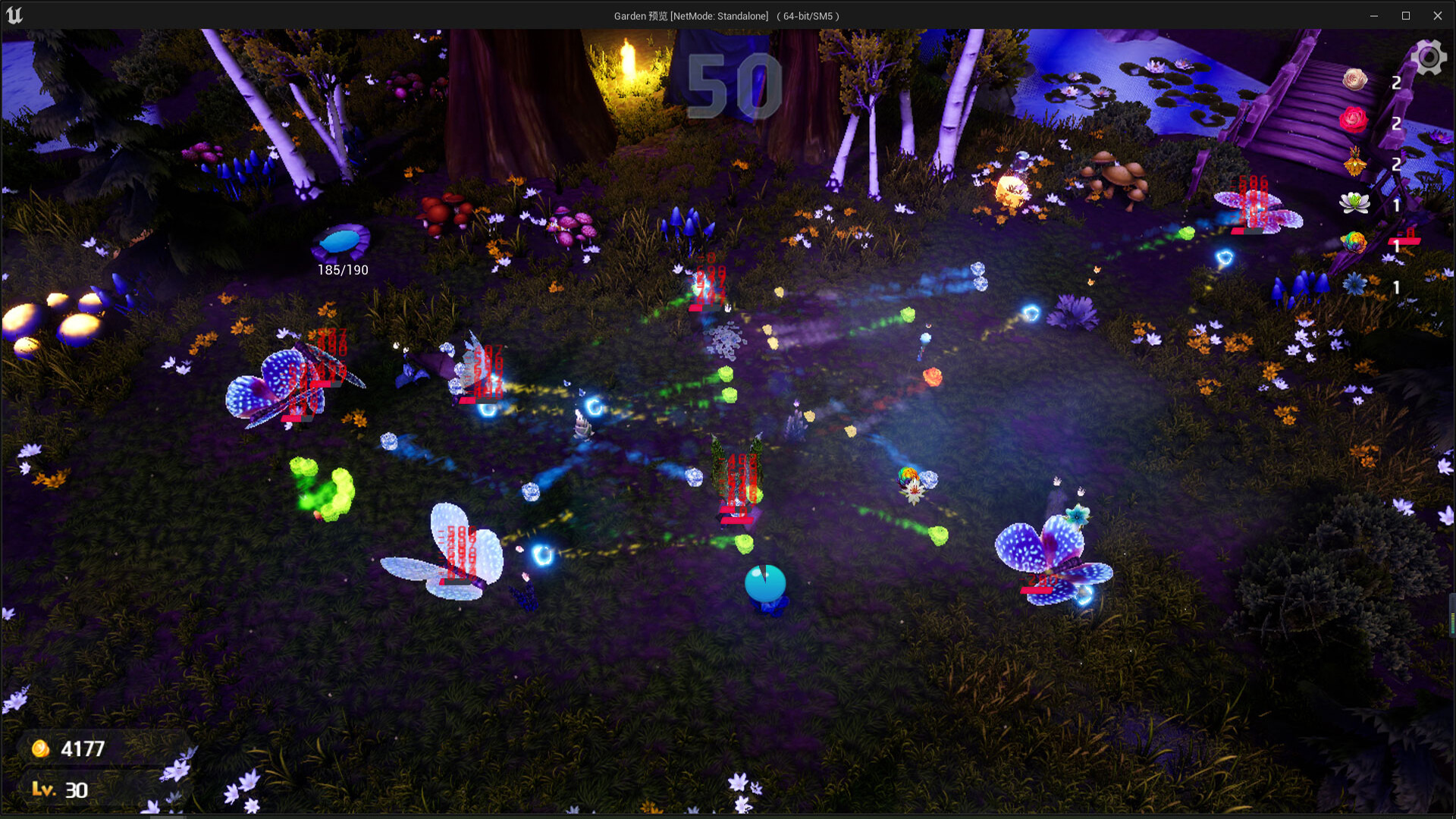Click the 185/190 resource pool indicator
1456x819 pixels.
343,268
